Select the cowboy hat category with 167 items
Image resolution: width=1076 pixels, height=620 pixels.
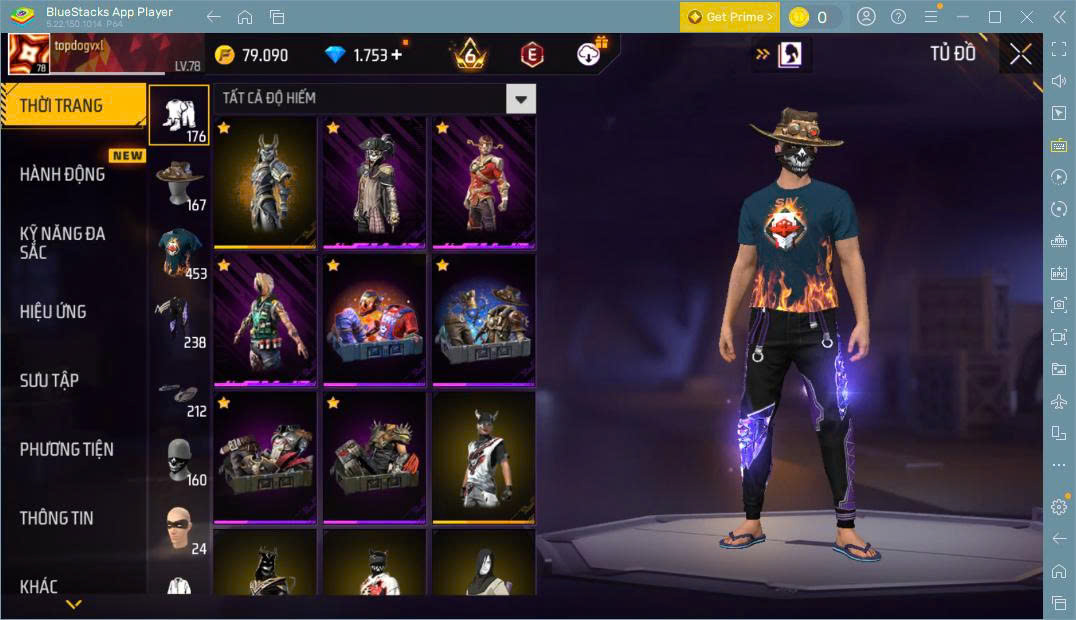tap(180, 184)
